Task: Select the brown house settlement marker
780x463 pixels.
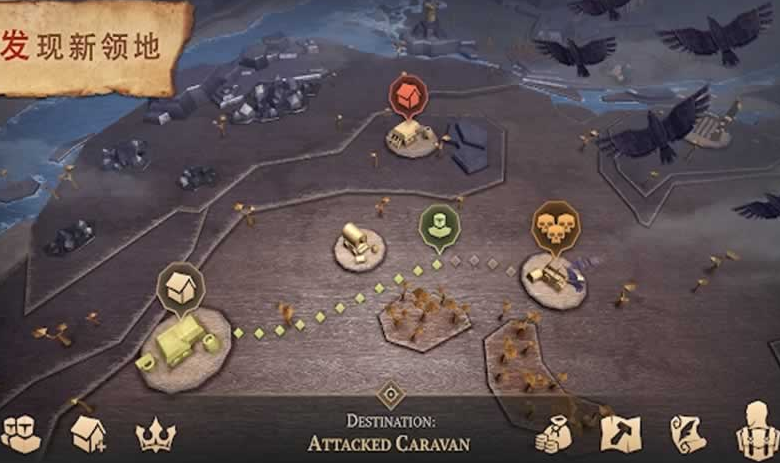Action: (180, 287)
